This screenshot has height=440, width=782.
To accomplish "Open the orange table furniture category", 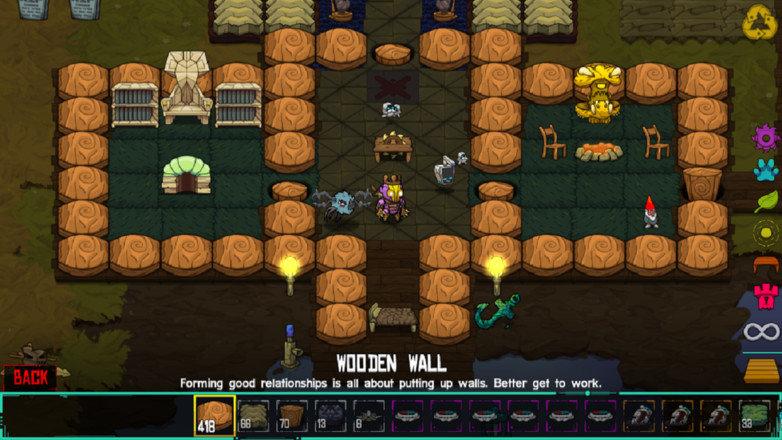I will tap(766, 265).
